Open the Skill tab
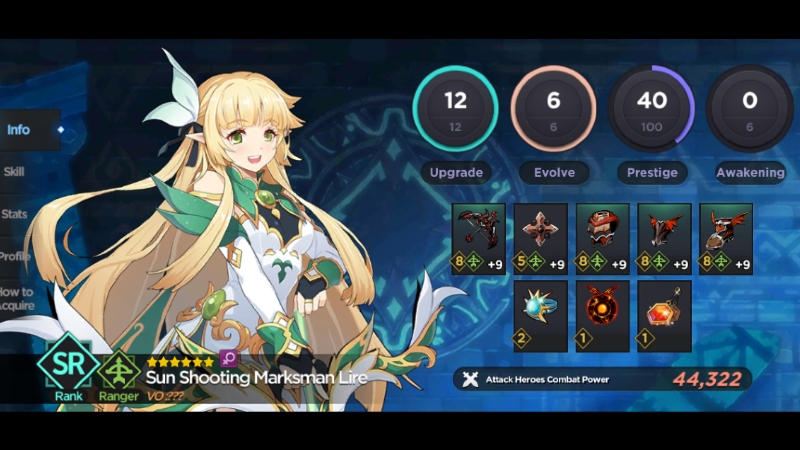Screen dimensions: 800x450 coord(15,171)
